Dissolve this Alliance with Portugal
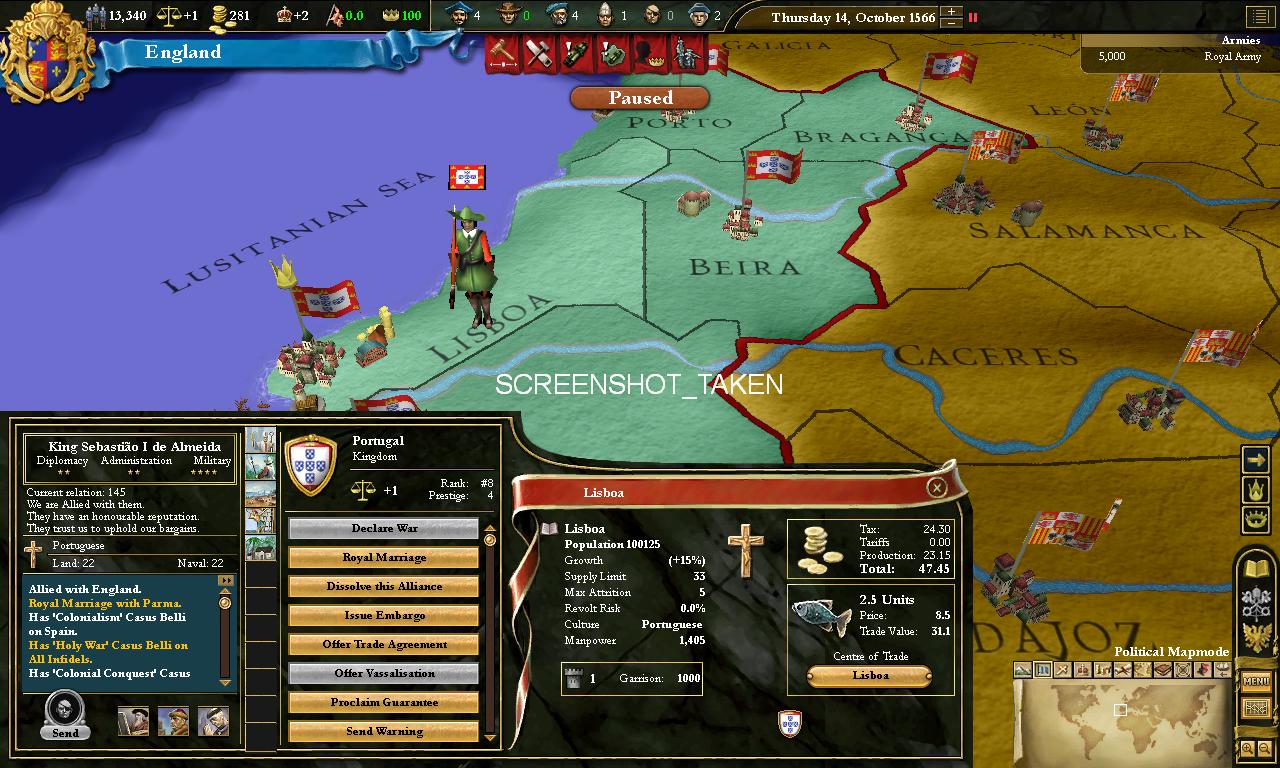The width and height of the screenshot is (1280, 768). click(x=384, y=587)
